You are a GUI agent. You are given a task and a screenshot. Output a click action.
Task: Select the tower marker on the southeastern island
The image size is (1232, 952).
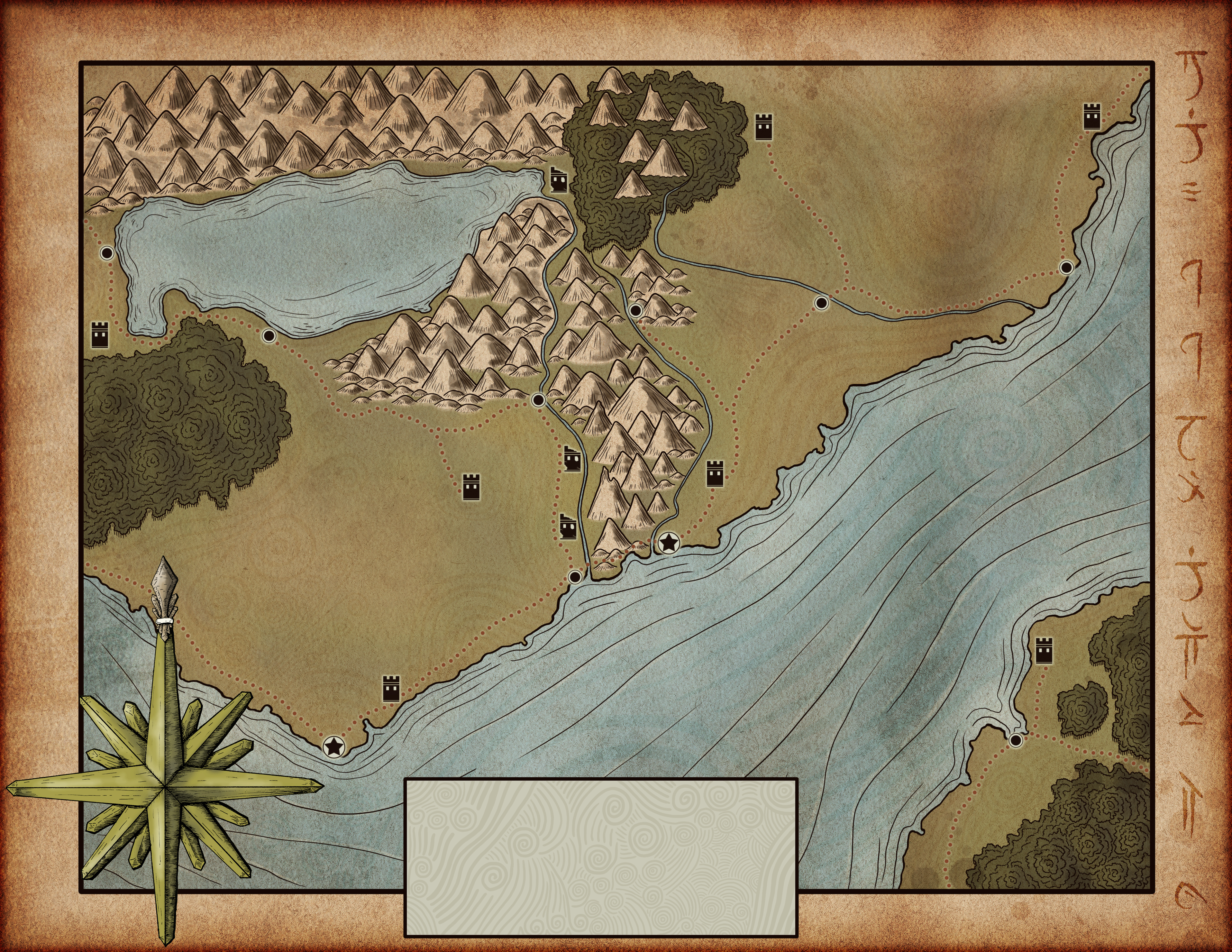[x=1045, y=650]
